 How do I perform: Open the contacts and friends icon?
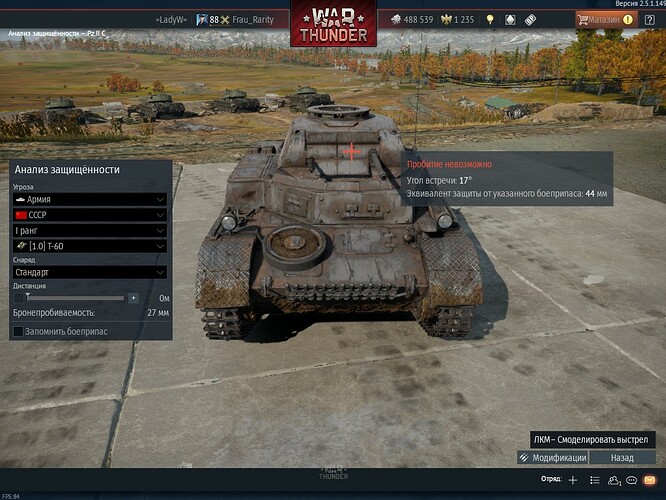[613, 480]
